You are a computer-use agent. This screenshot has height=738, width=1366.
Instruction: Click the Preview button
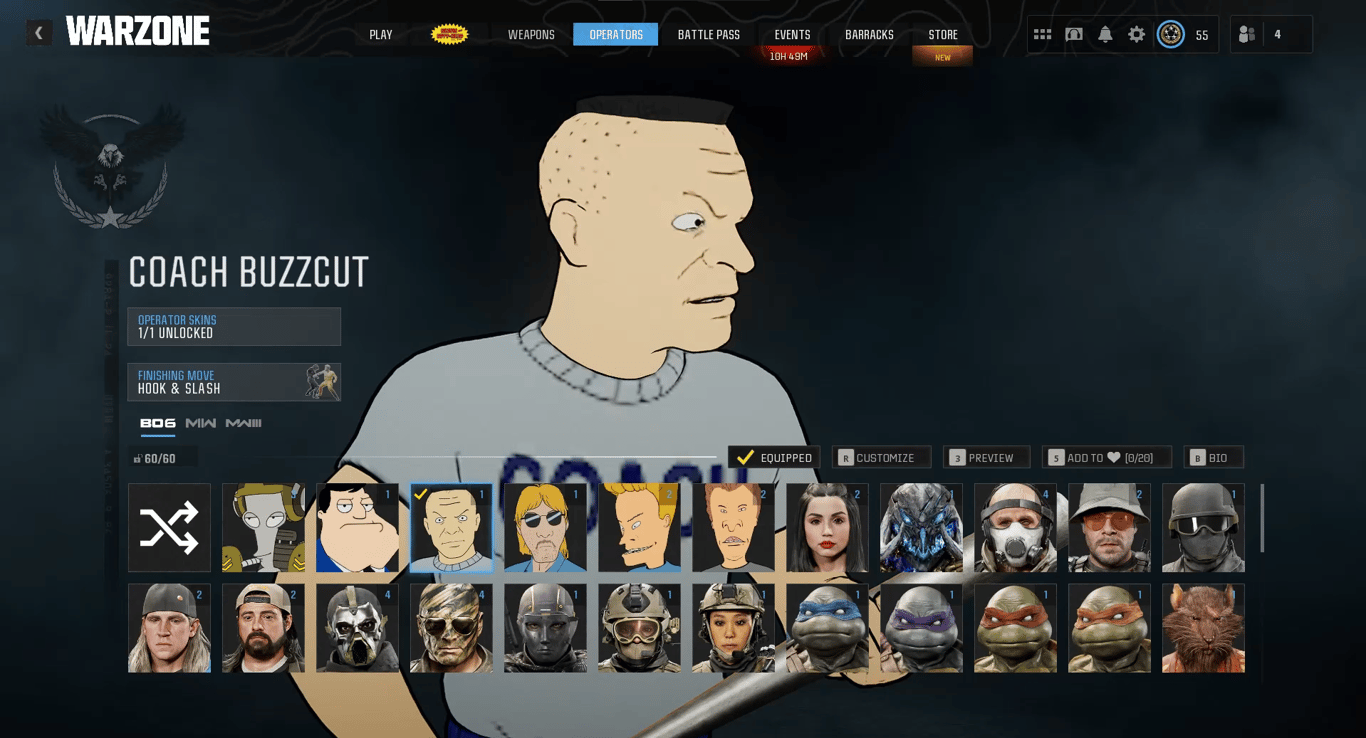click(x=987, y=457)
